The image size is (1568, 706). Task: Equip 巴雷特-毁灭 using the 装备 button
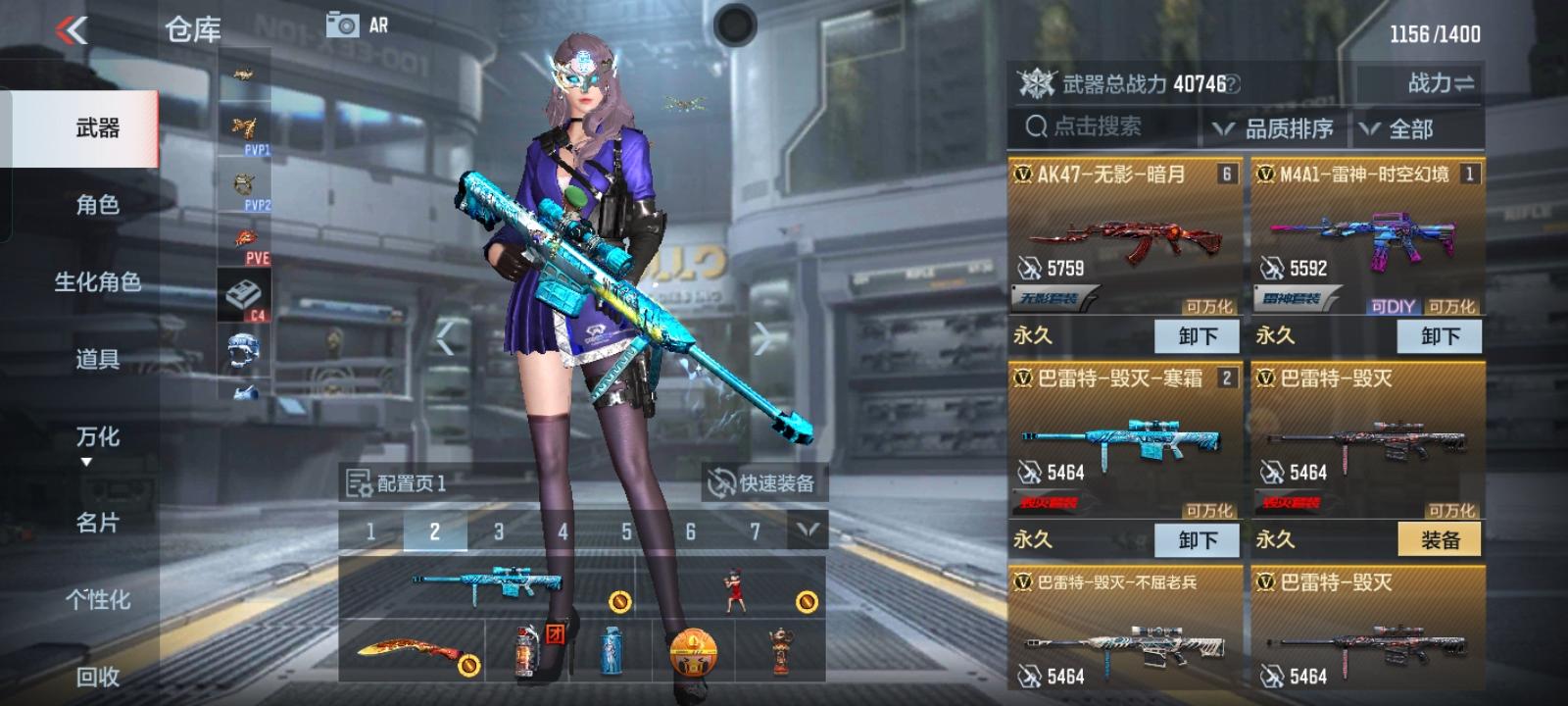[x=1440, y=539]
